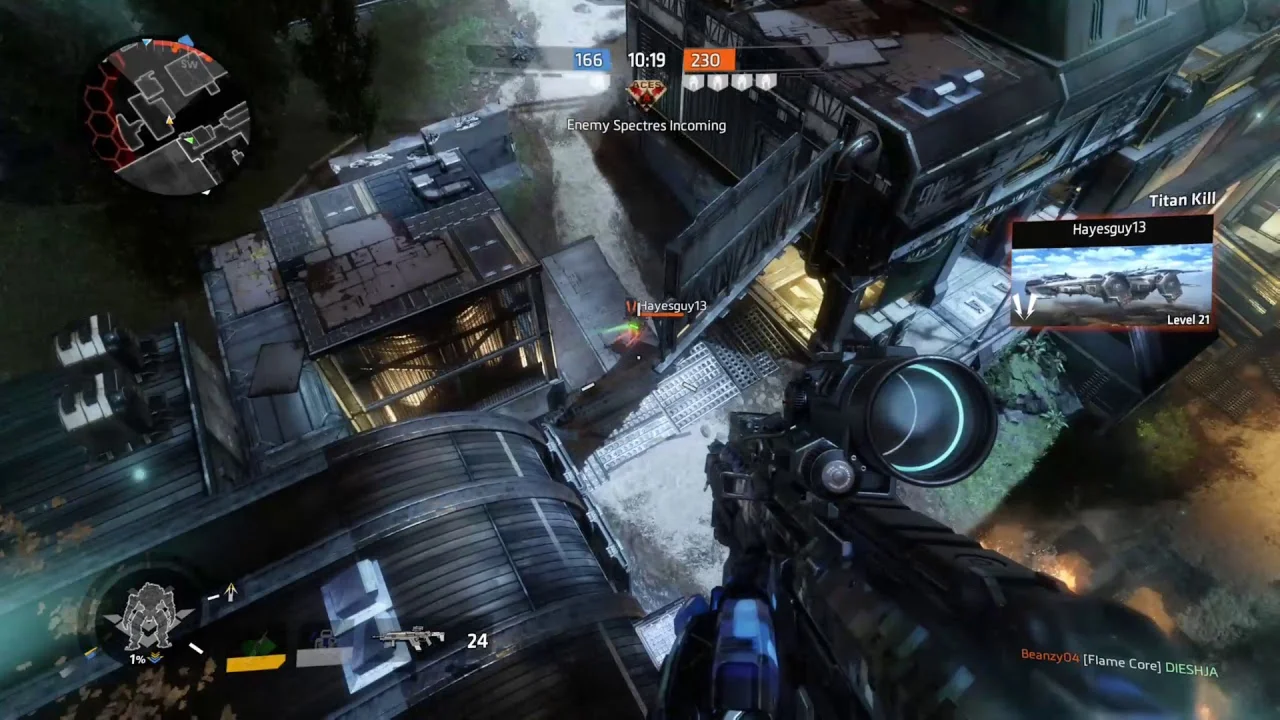Select the assault rifle weapon icon
The width and height of the screenshot is (1280, 720).
coord(409,639)
